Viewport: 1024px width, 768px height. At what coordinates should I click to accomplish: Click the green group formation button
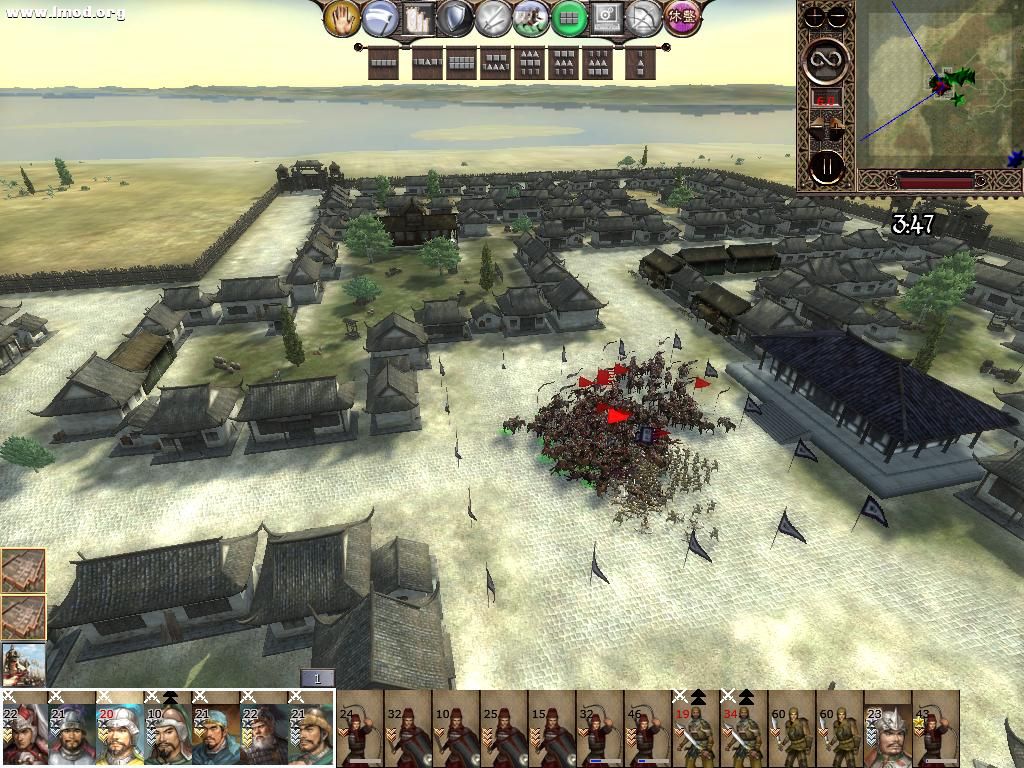[x=568, y=18]
